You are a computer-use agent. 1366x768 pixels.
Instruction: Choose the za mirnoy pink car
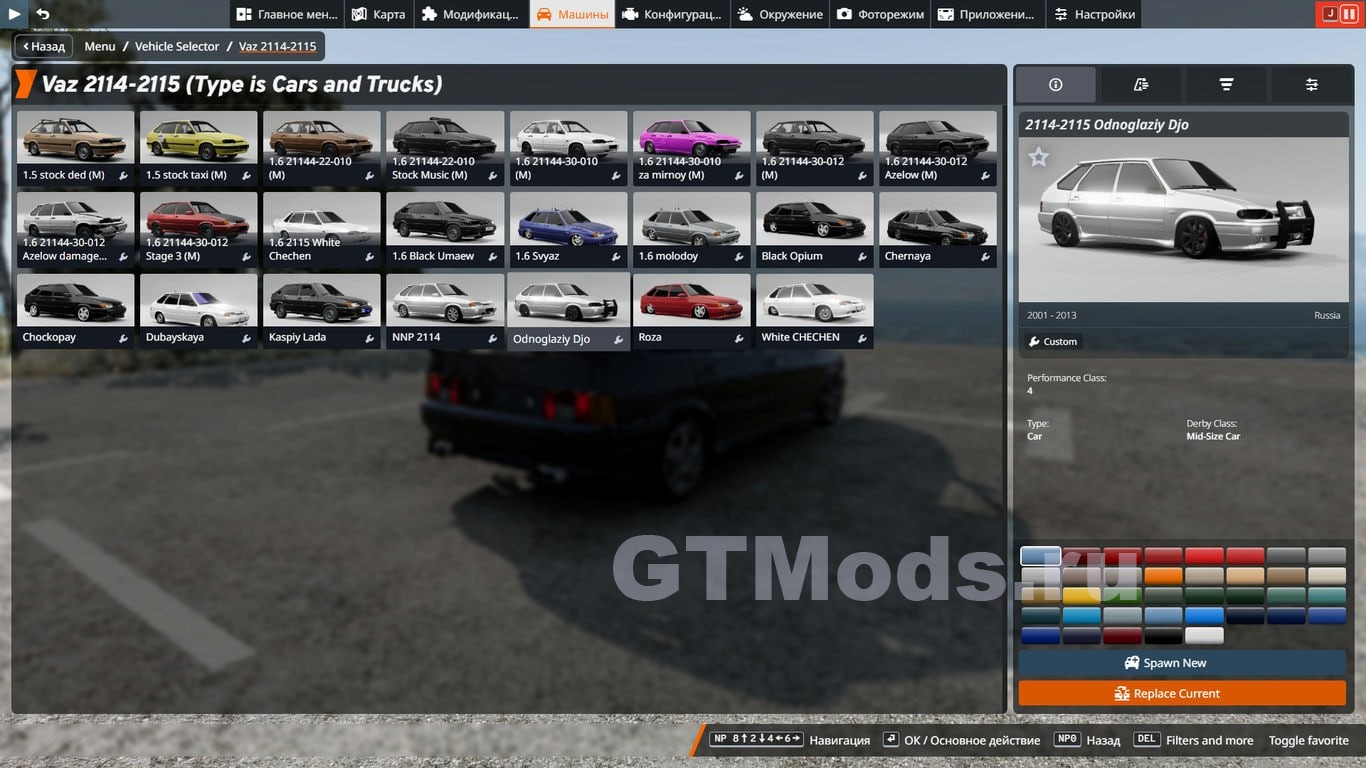tap(691, 147)
